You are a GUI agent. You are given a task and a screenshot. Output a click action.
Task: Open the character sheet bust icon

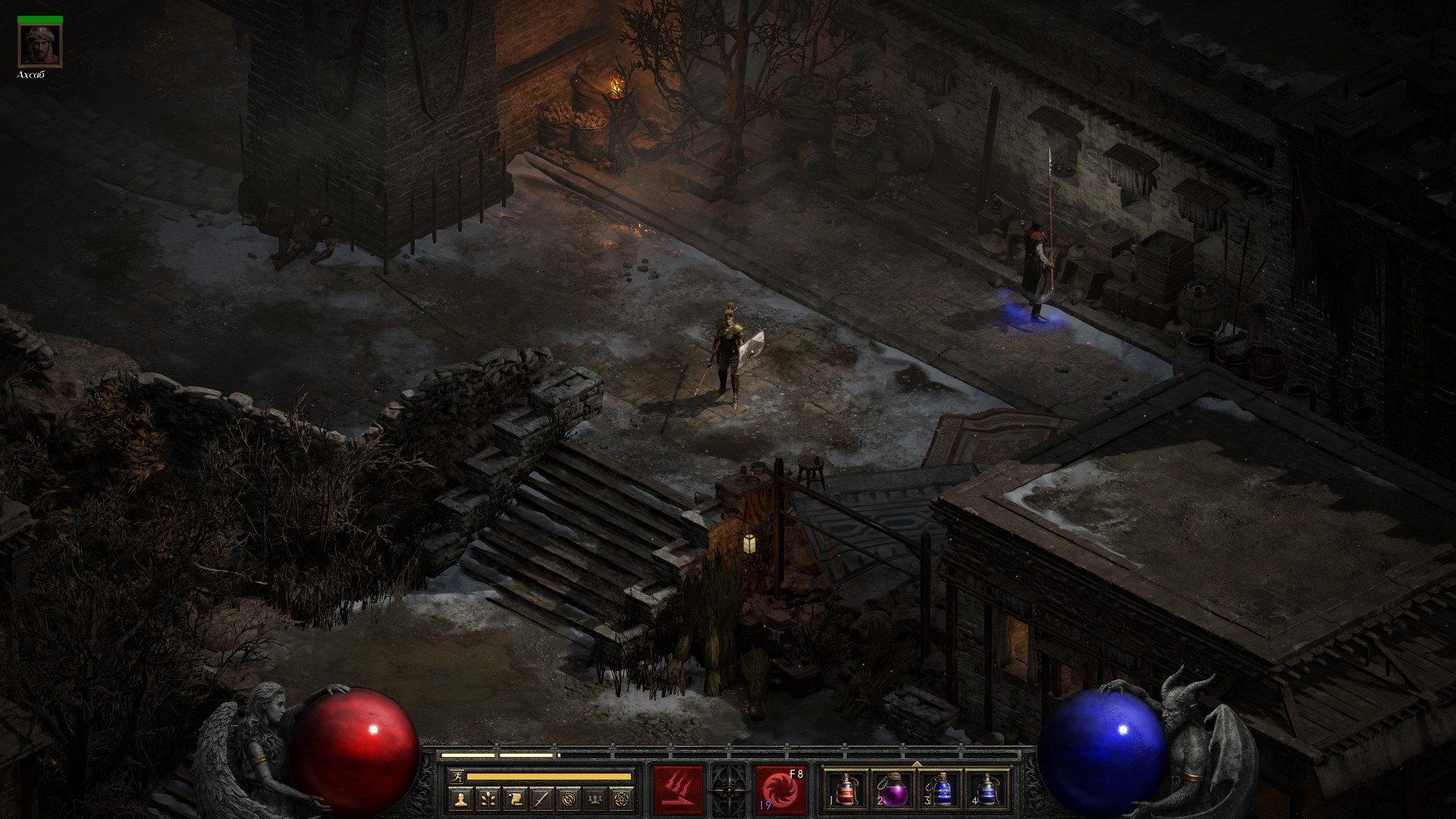click(x=460, y=799)
